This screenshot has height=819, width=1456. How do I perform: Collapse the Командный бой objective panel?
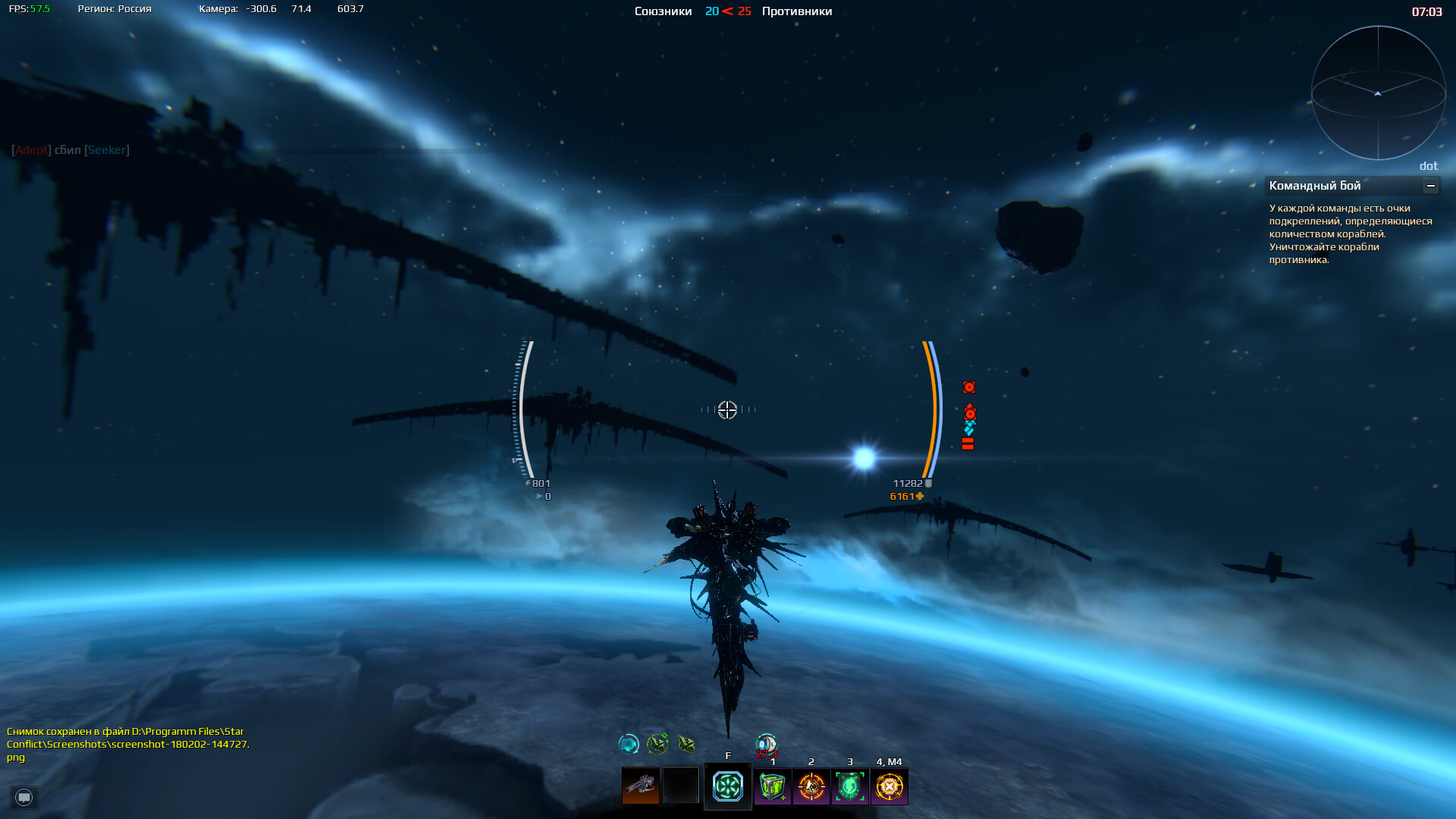(x=1431, y=186)
